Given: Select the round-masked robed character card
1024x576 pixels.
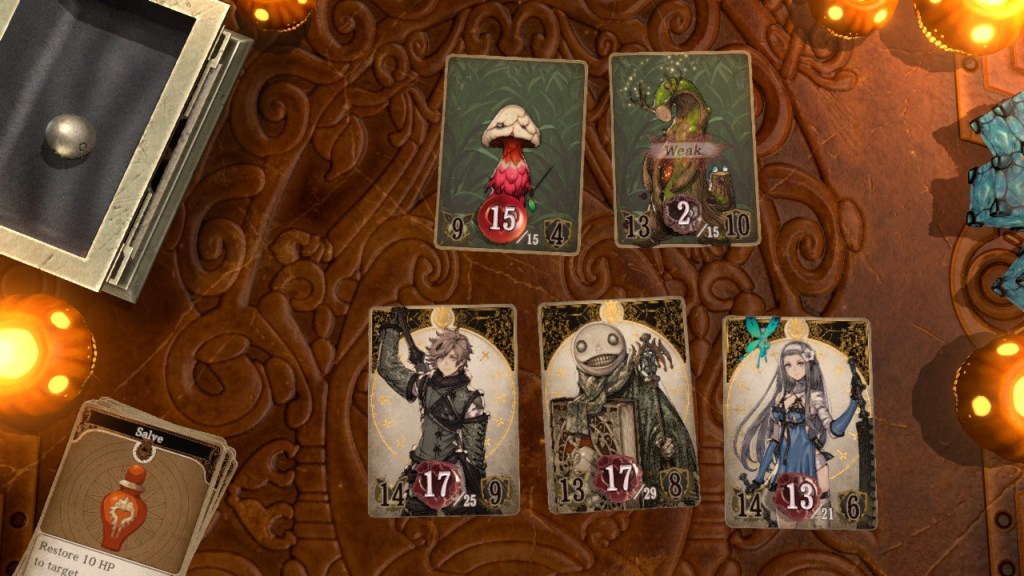Looking at the screenshot, I should click(x=614, y=405).
